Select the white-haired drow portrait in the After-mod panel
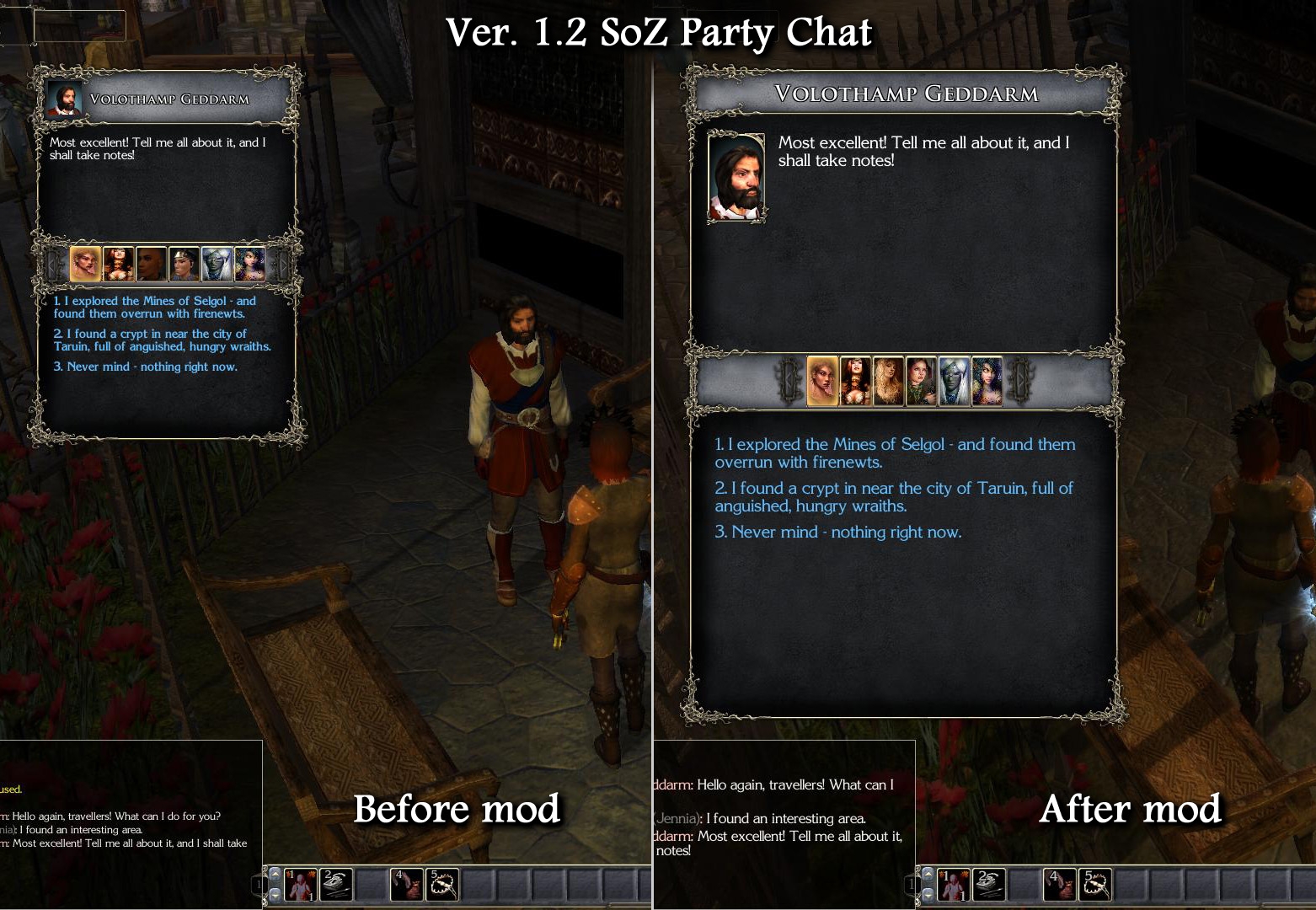 pyautogui.click(x=955, y=382)
